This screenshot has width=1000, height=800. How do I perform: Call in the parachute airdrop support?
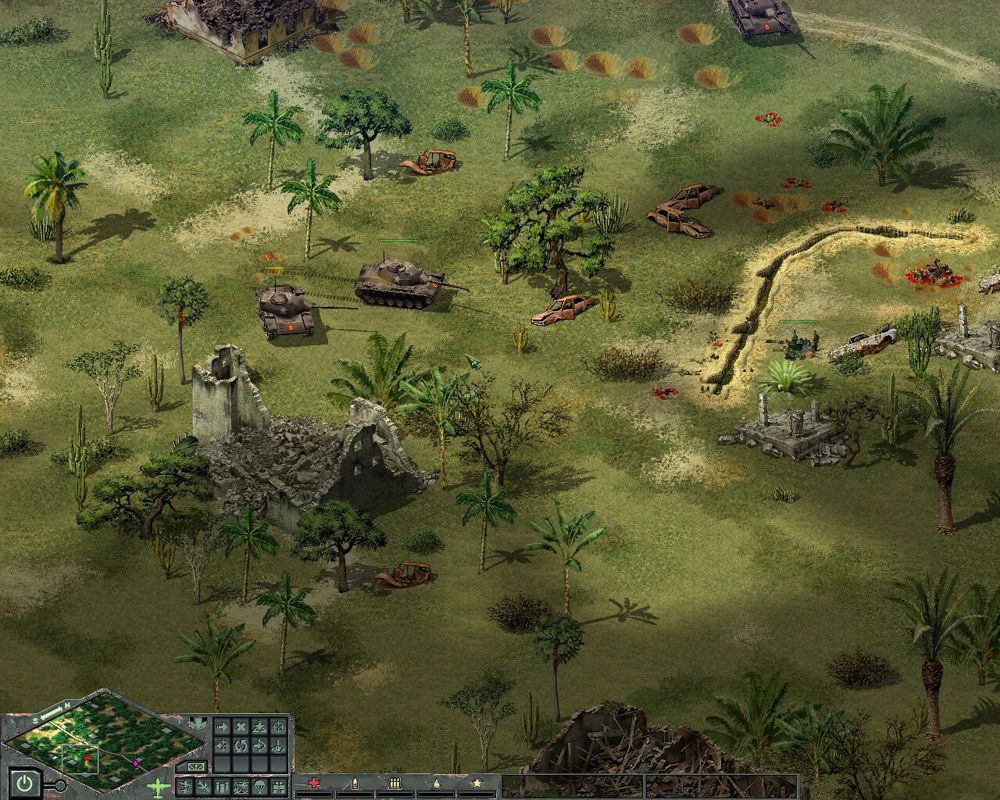click(260, 787)
